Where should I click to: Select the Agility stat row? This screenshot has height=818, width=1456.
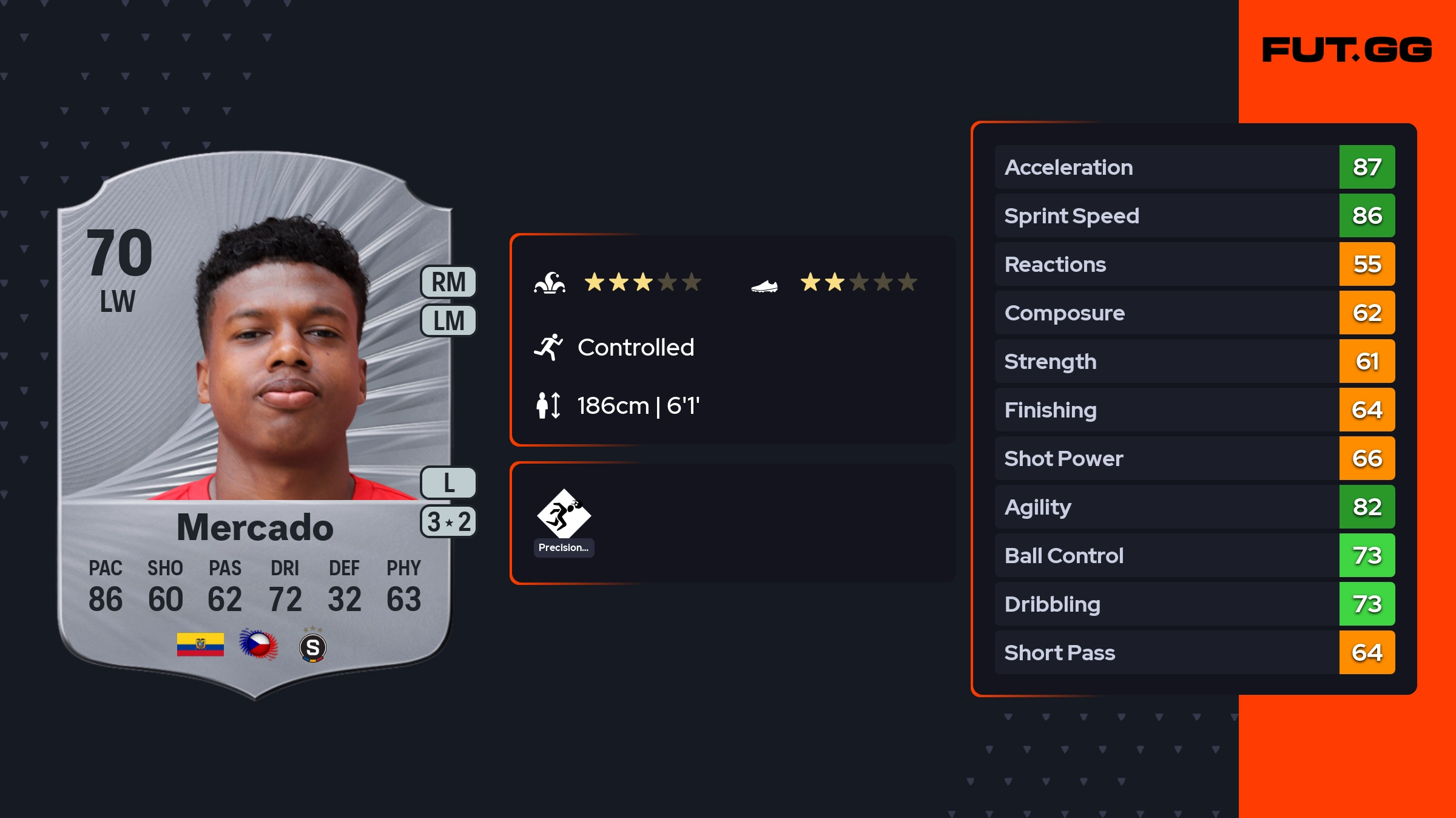[1194, 507]
